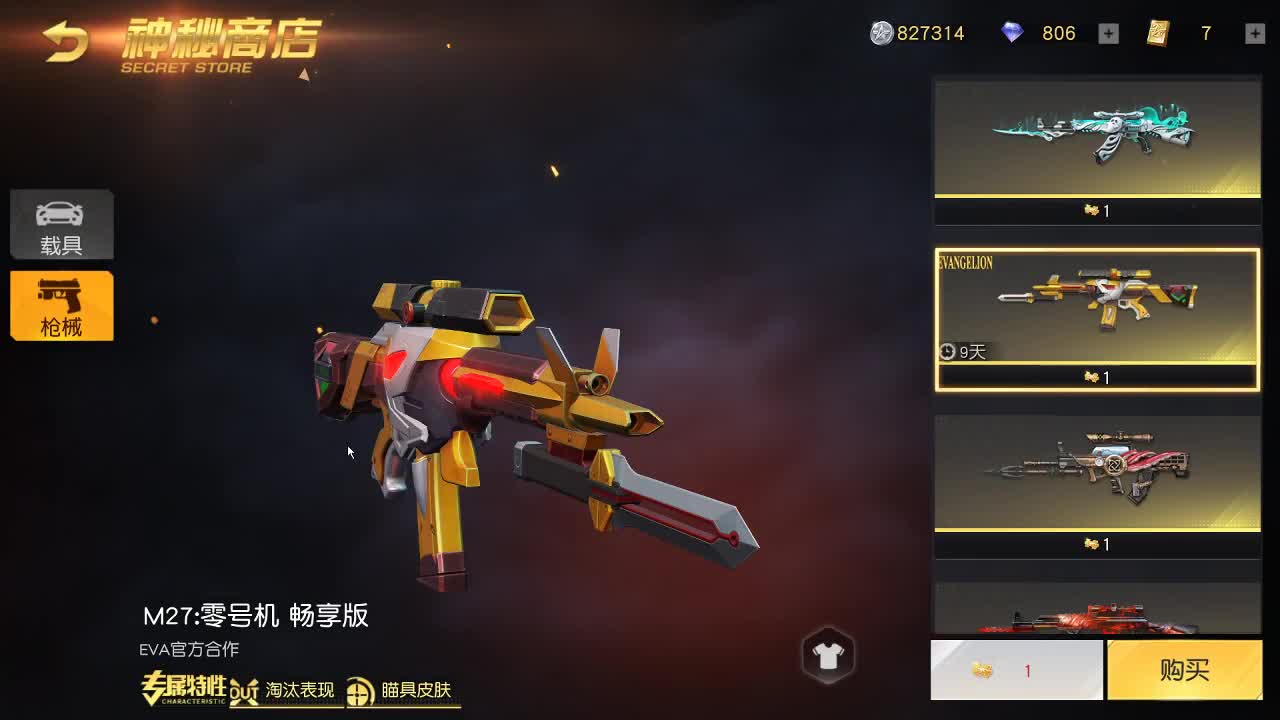Click the t-shirt appearance preview icon
This screenshot has height=720, width=1280.
[x=828, y=655]
